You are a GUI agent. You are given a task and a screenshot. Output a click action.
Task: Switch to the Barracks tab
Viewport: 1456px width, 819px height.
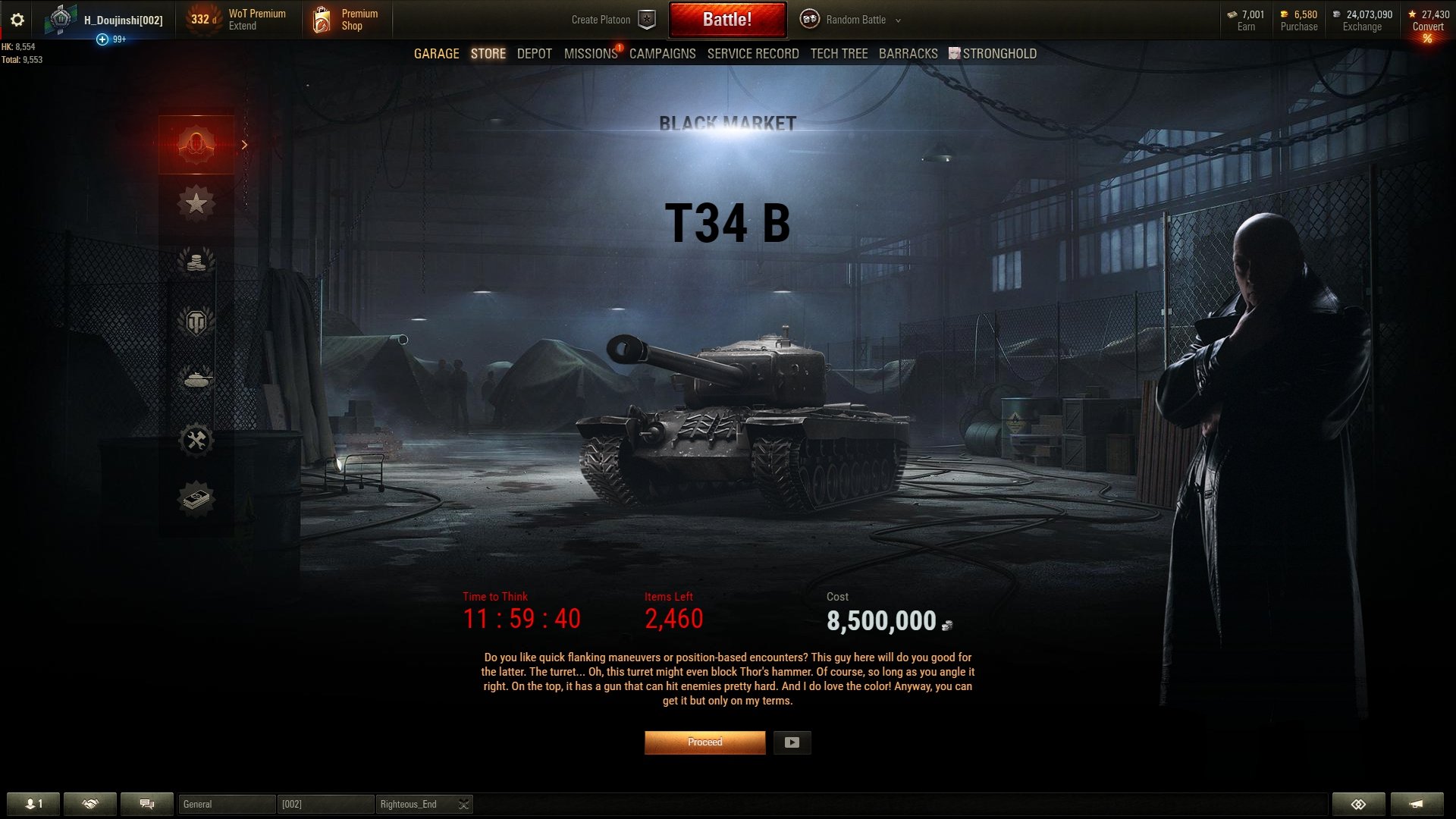tap(908, 54)
